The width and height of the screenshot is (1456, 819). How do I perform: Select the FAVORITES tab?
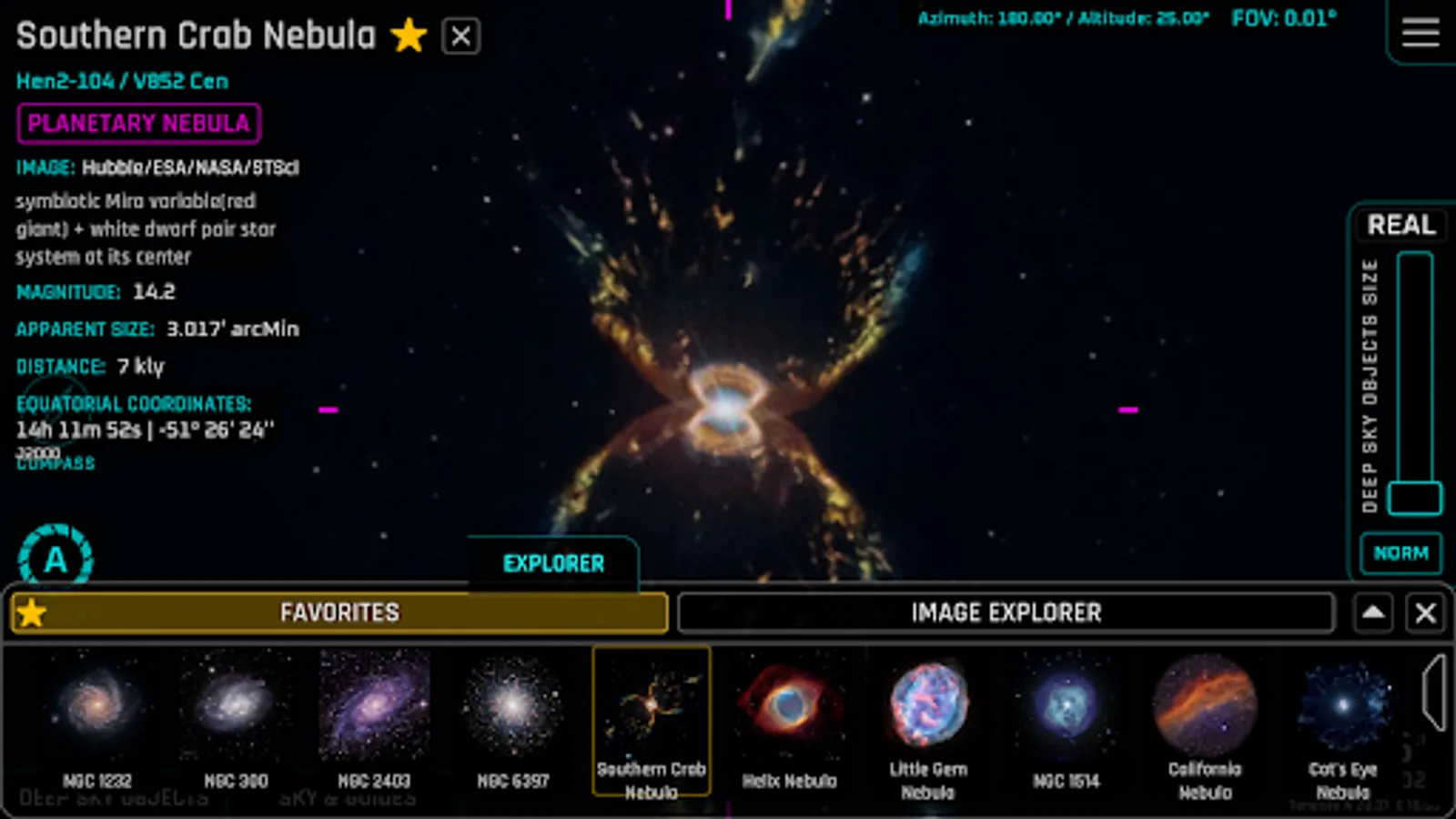click(339, 612)
